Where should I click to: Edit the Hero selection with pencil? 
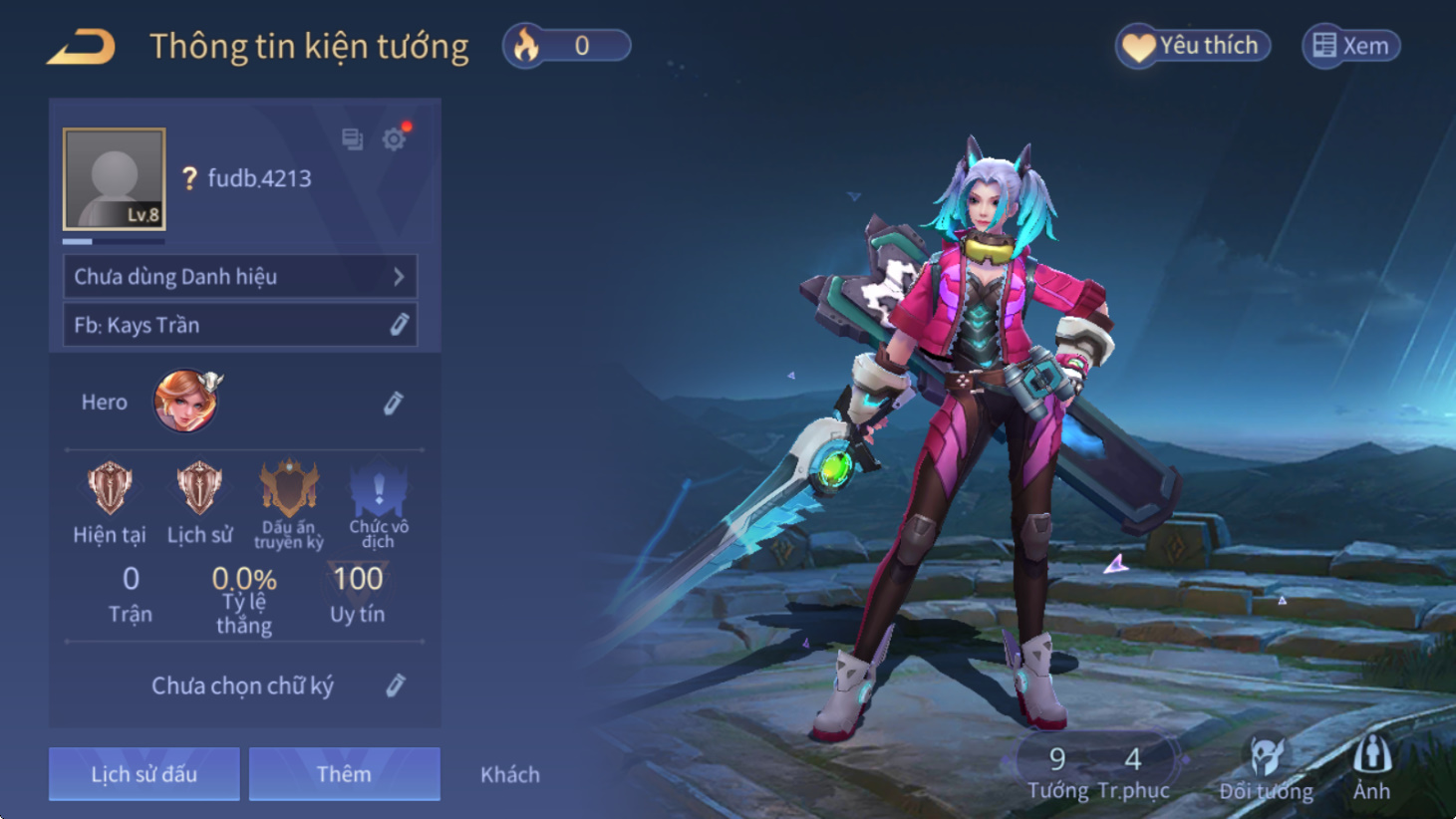(x=394, y=403)
